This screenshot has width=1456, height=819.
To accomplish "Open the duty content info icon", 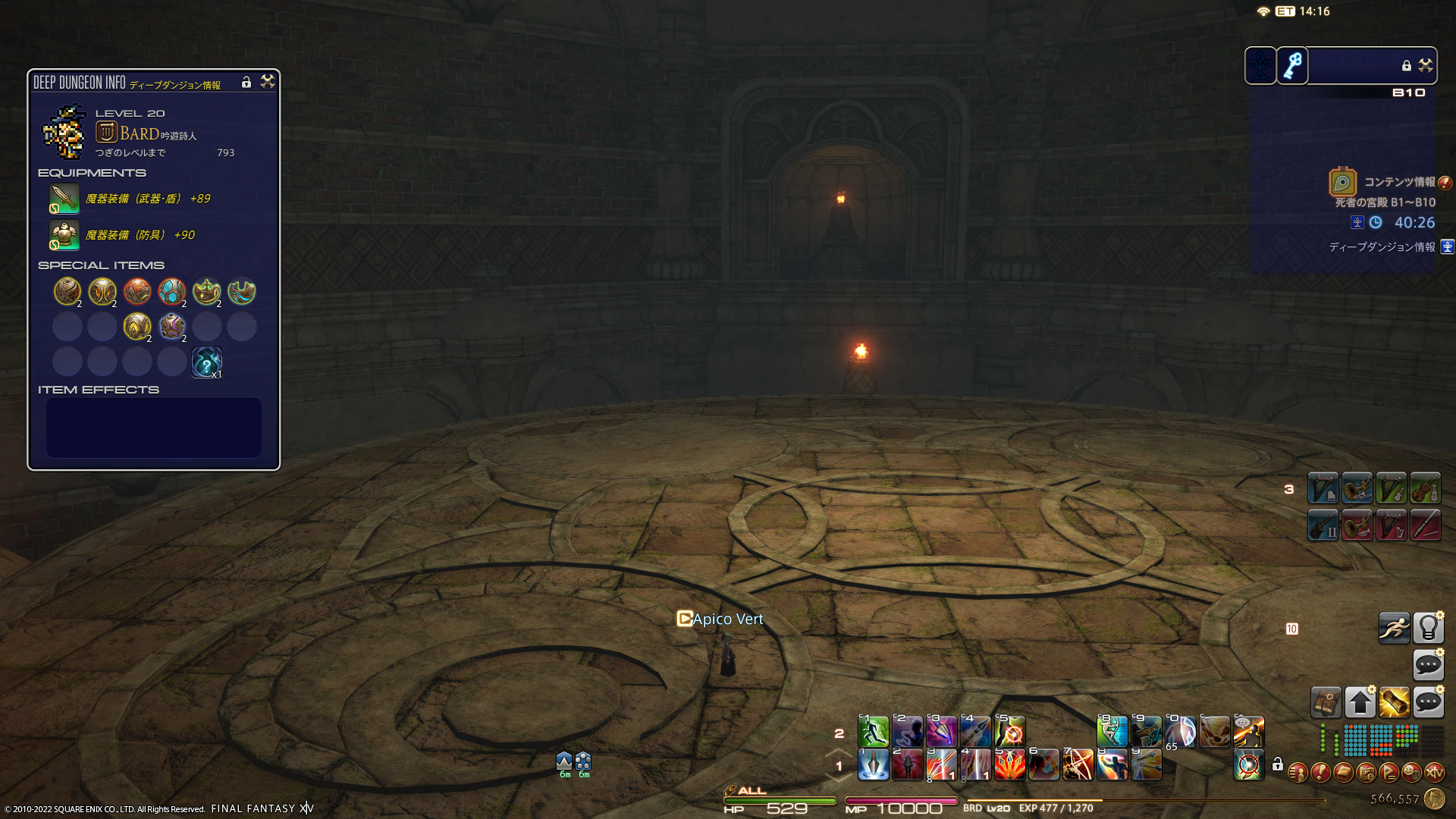I will pos(1342,183).
